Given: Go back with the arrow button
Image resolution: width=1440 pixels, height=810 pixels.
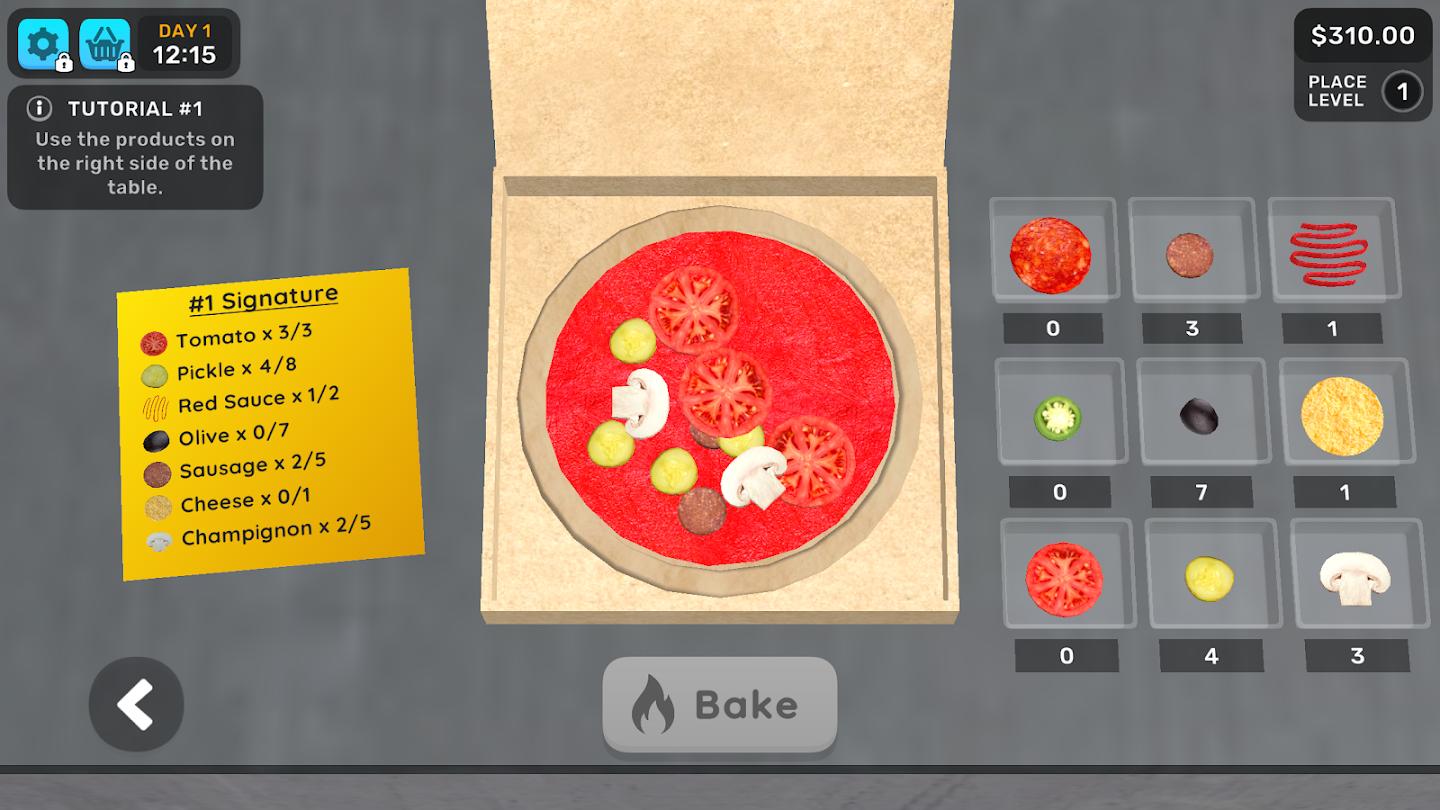Looking at the screenshot, I should [136, 705].
